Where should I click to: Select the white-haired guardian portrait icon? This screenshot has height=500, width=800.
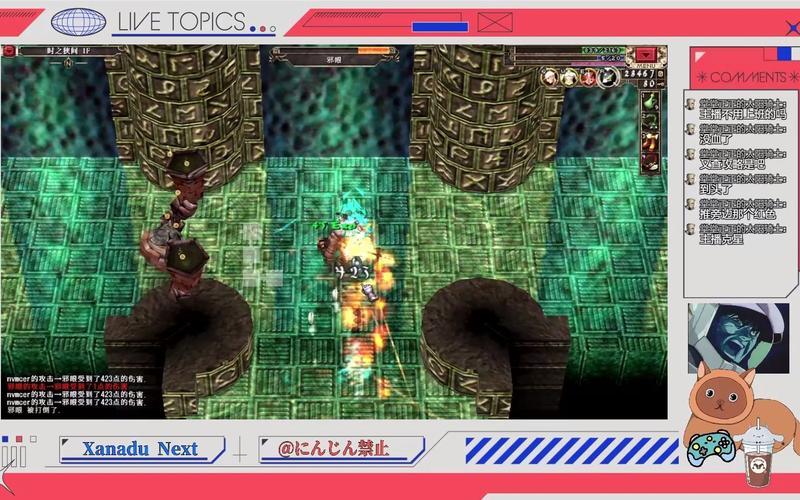coord(550,76)
